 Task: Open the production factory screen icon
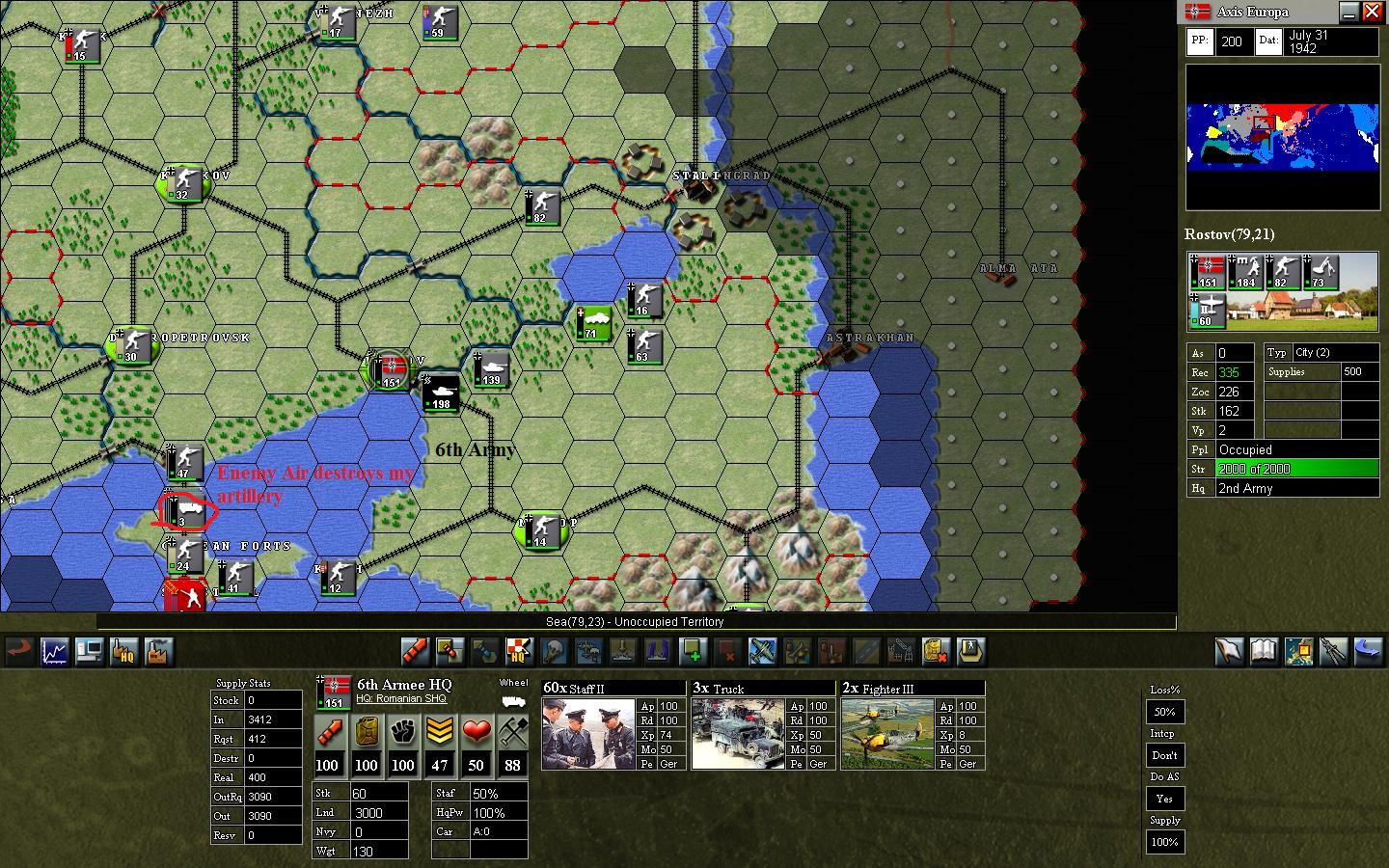[158, 652]
